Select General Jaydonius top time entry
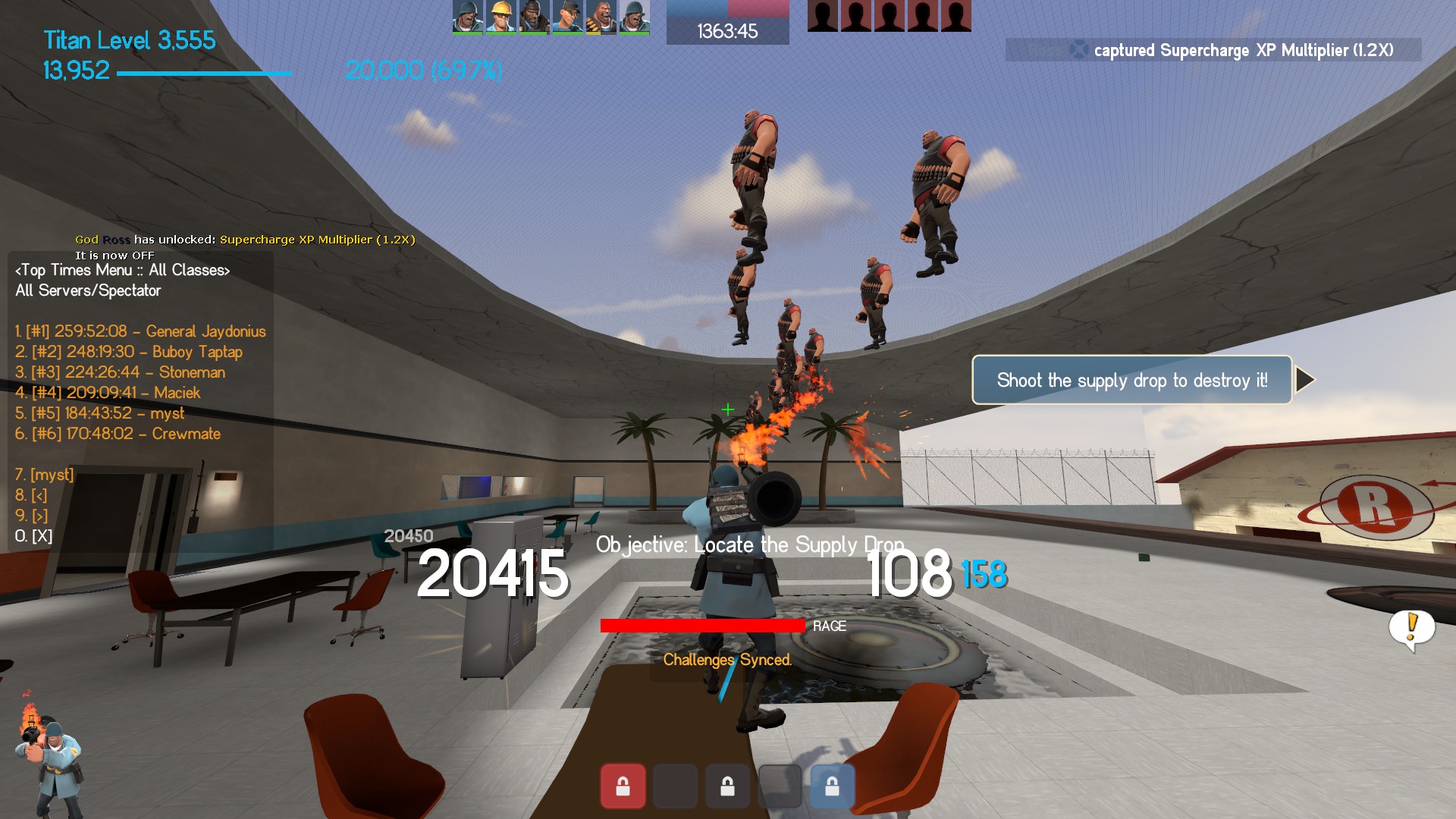1456x819 pixels. (140, 331)
